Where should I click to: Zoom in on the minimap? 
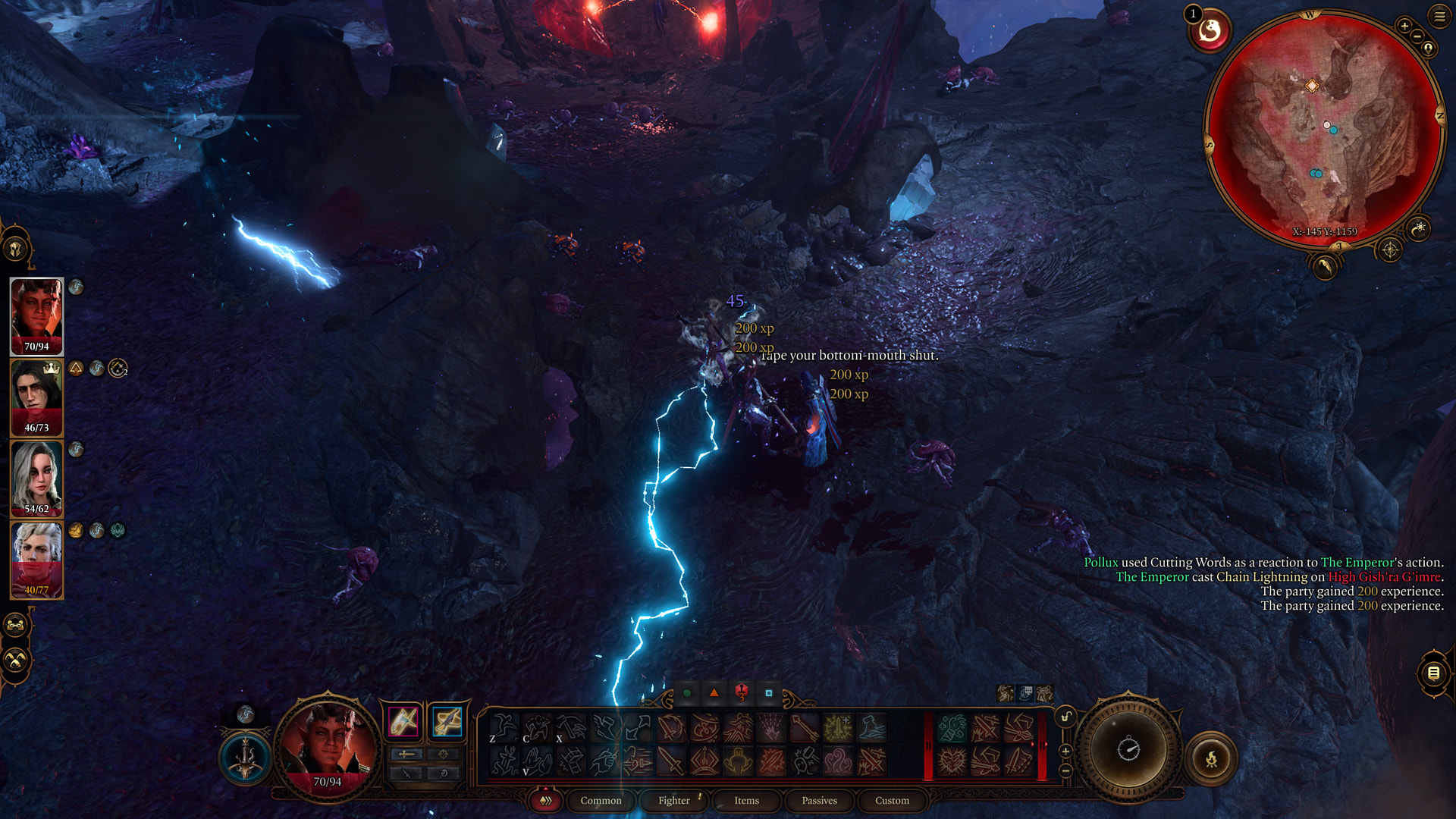tap(1404, 26)
